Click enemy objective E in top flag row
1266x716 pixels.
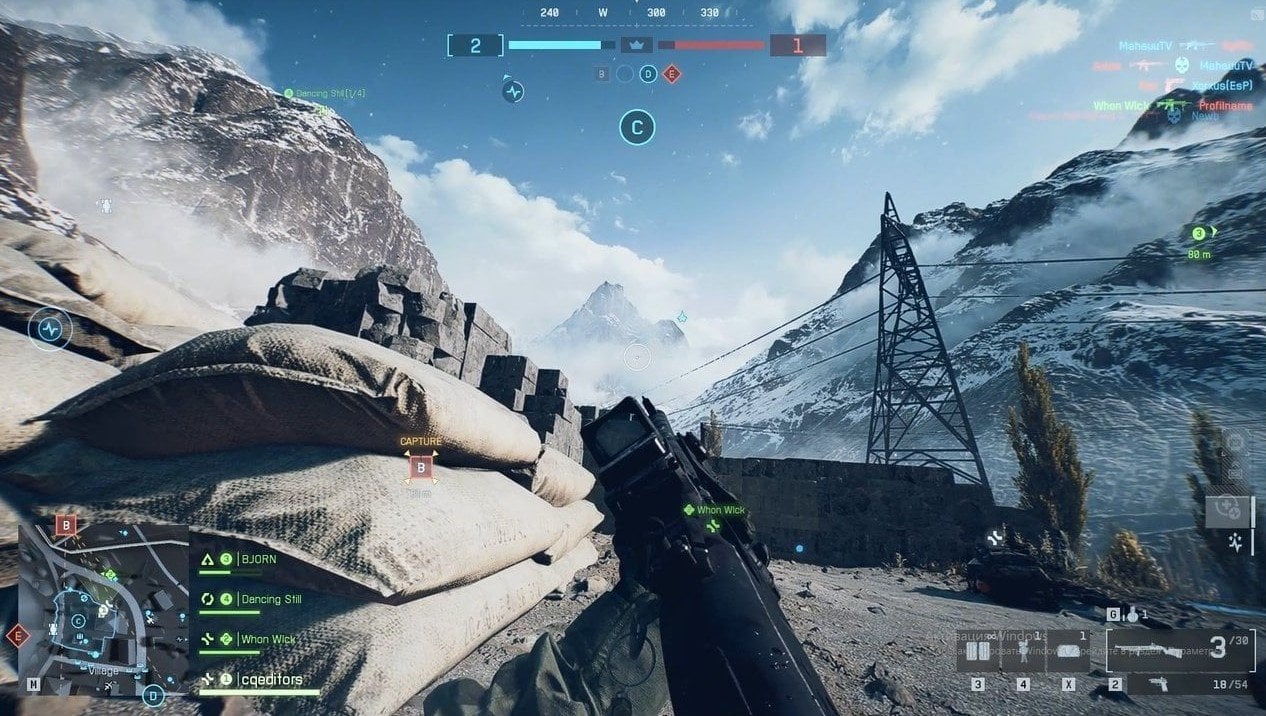pos(671,73)
